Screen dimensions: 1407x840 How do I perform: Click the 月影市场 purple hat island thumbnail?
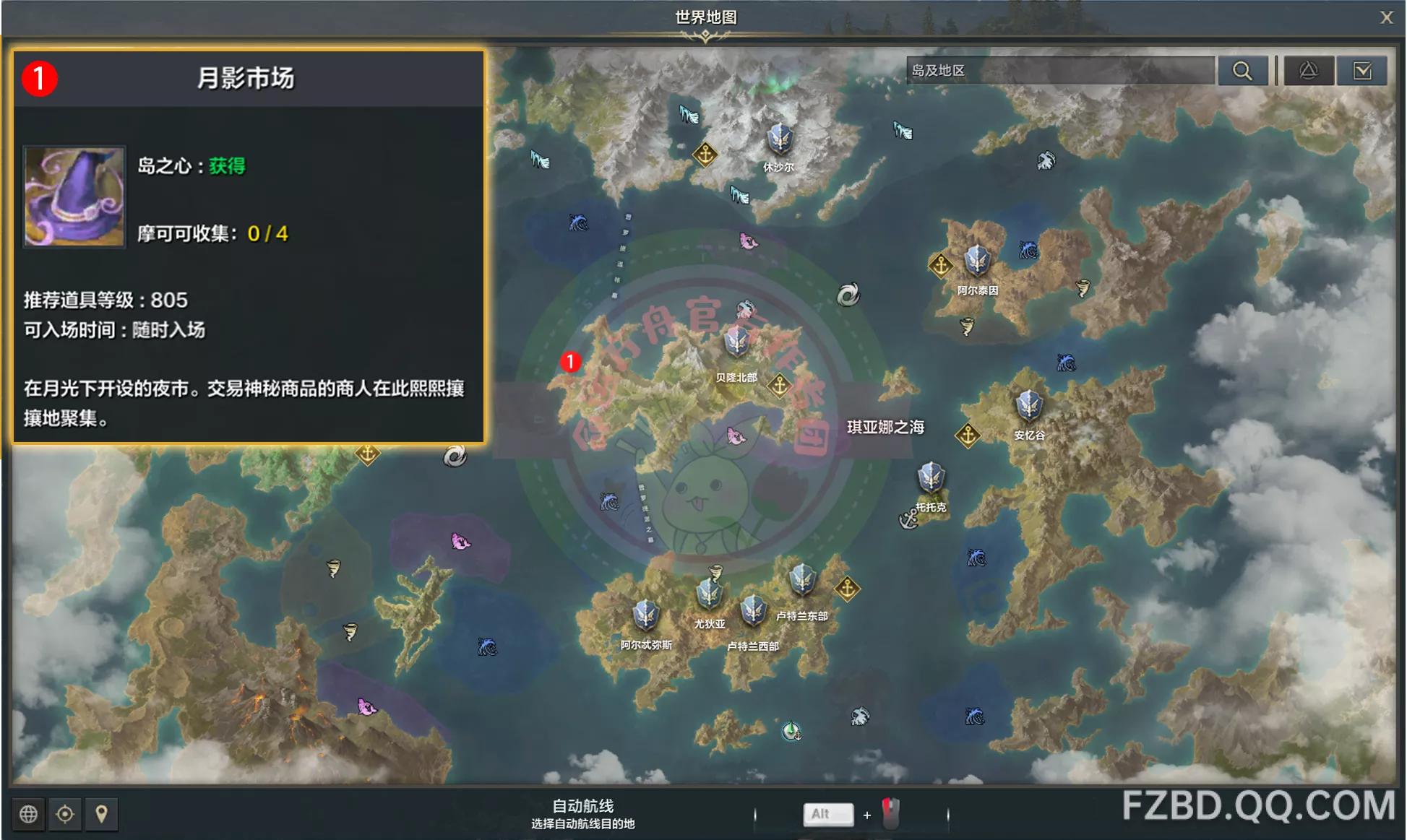pos(74,197)
